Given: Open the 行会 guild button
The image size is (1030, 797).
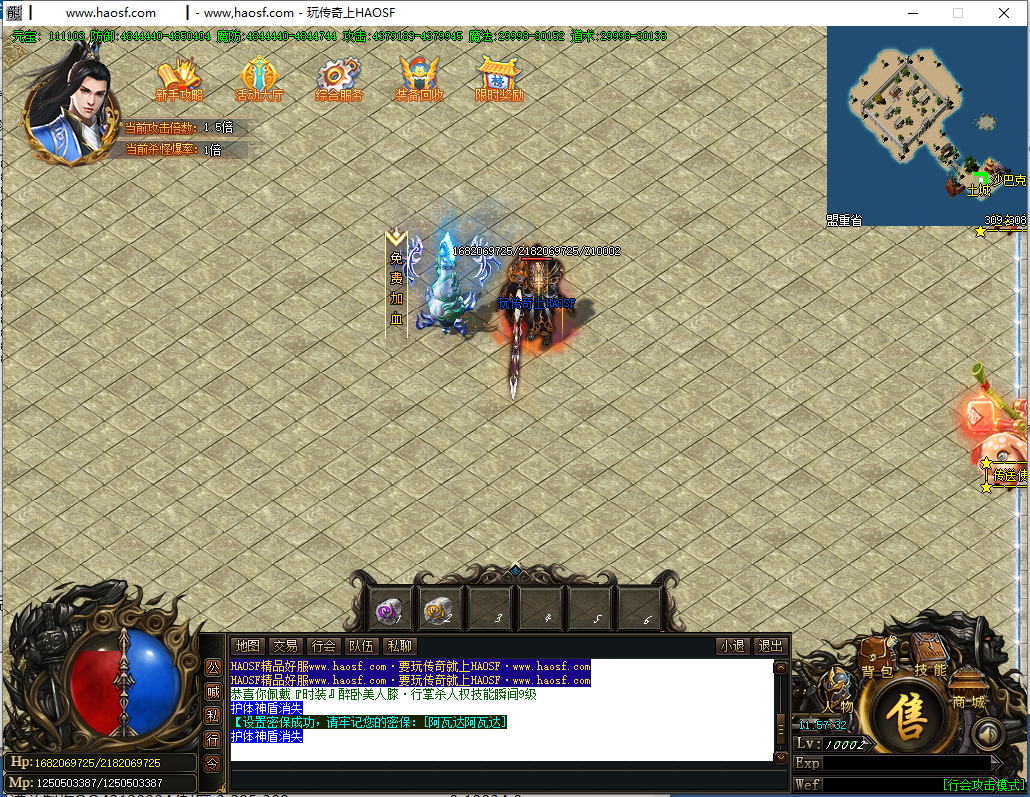Looking at the screenshot, I should [323, 646].
